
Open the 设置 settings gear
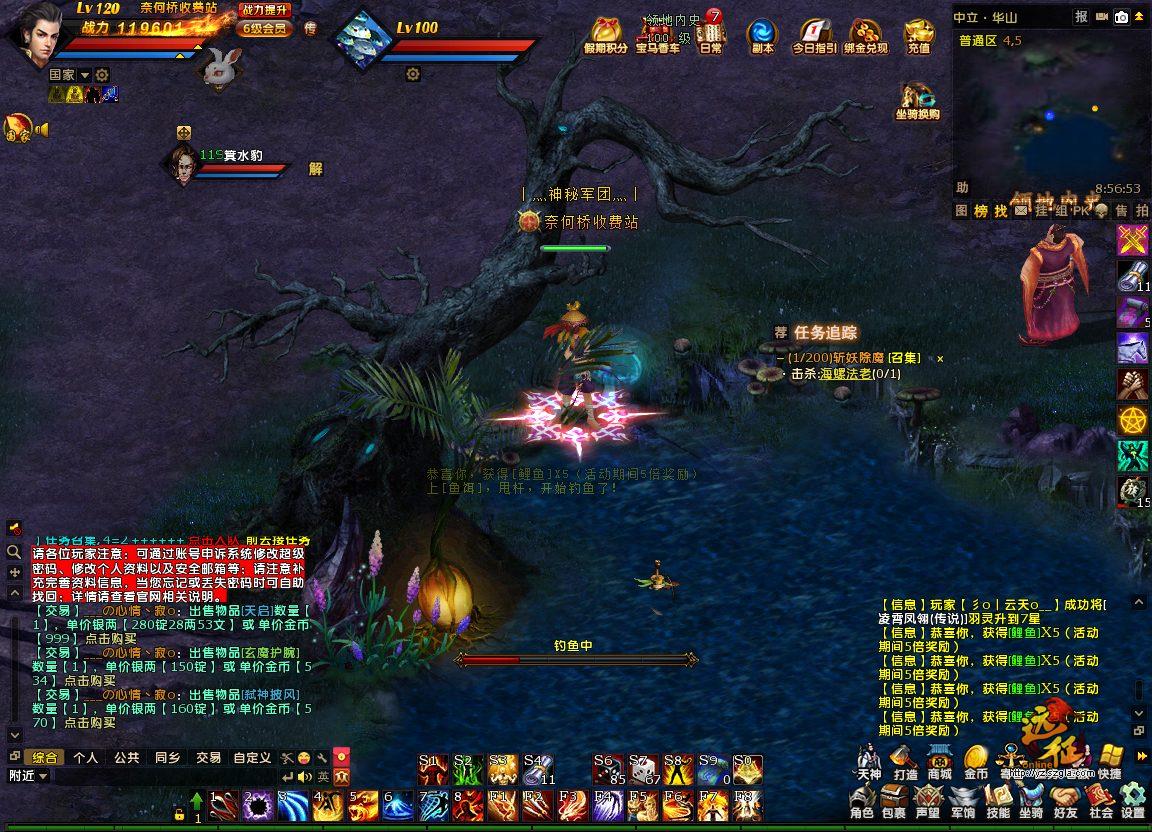tap(1133, 801)
